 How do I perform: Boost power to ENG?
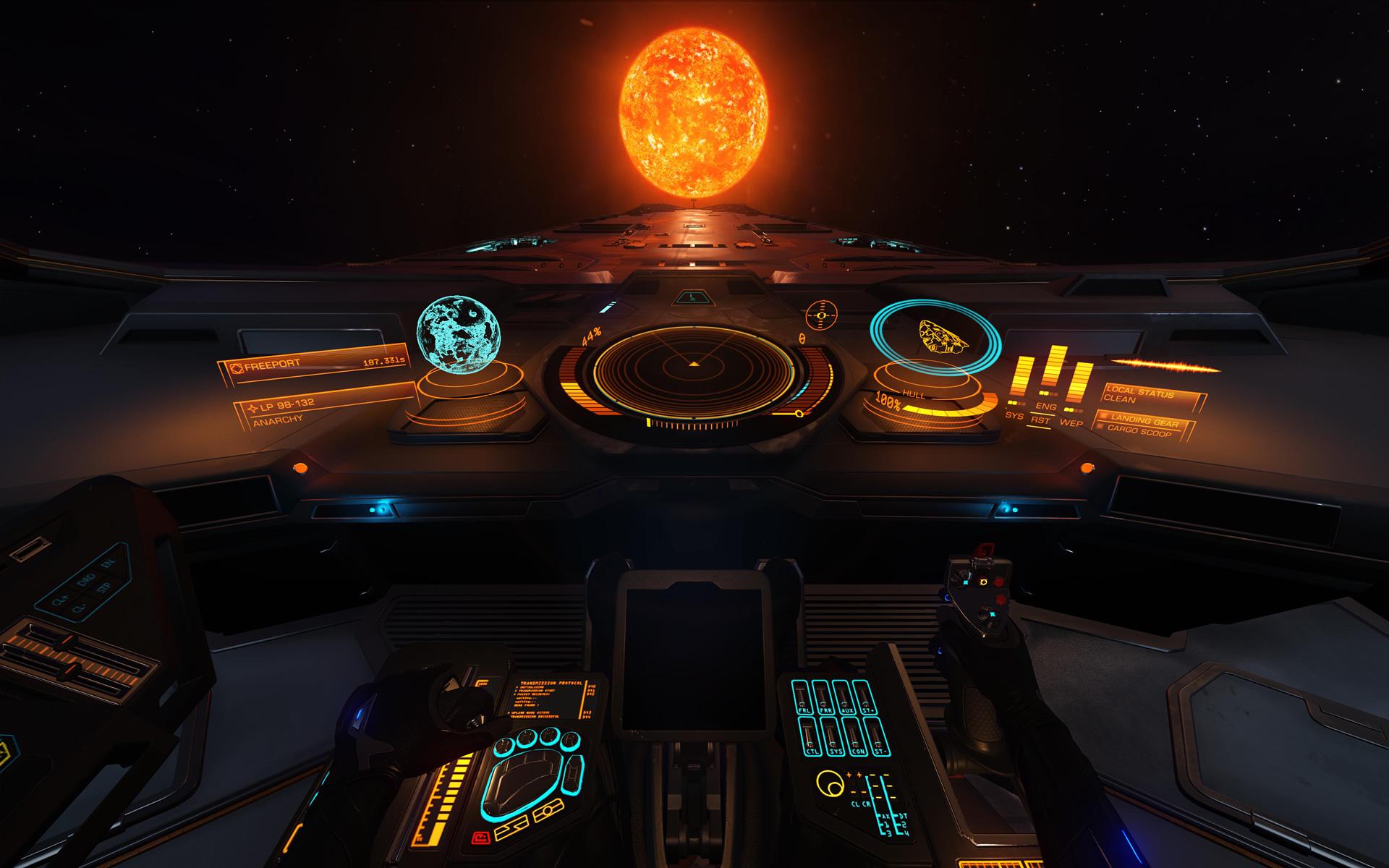coord(1046,407)
